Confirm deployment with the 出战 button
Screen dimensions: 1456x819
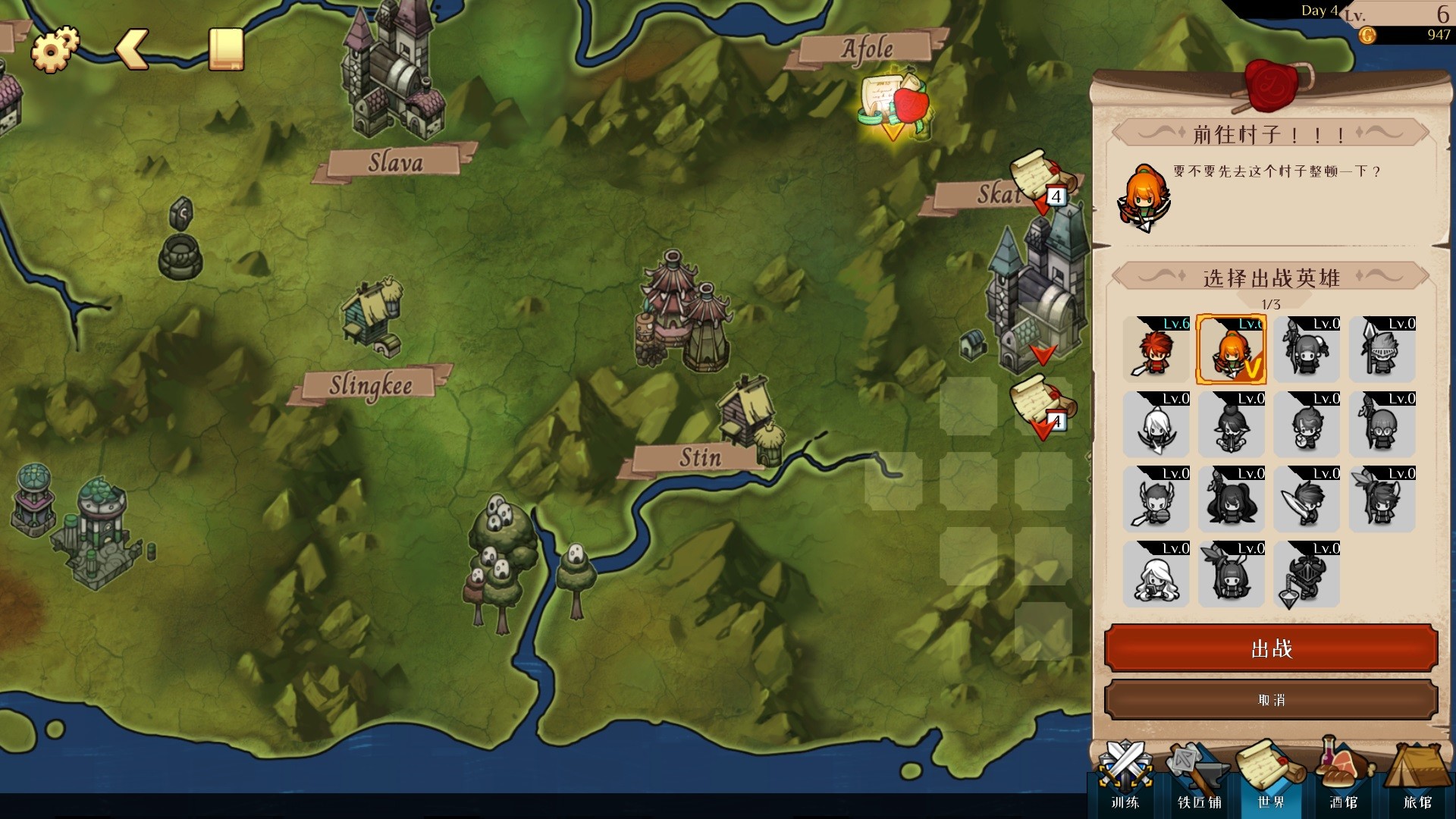pyautogui.click(x=1271, y=648)
